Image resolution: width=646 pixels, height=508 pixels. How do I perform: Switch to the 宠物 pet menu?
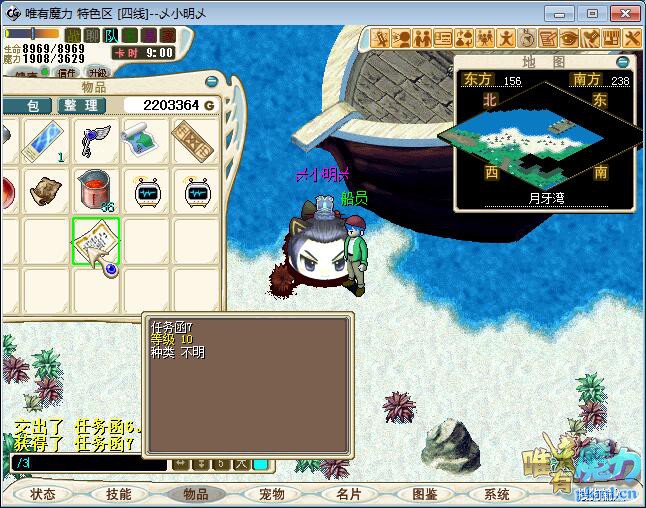point(272,494)
